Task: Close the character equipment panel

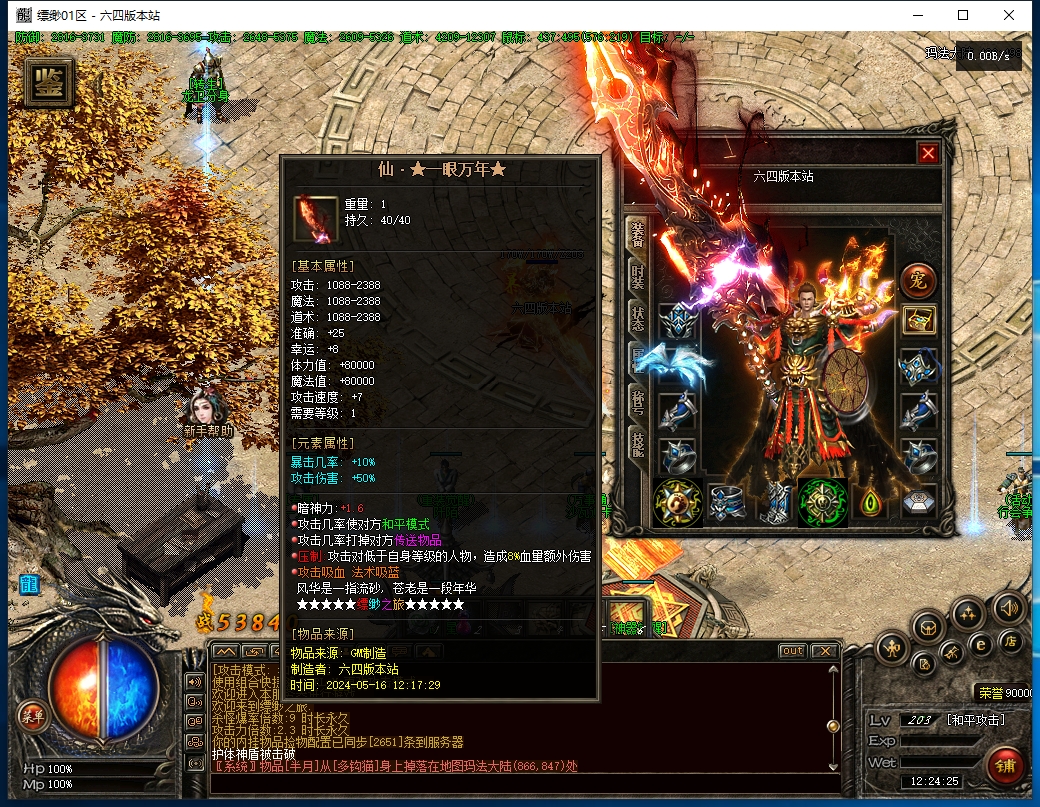Action: pyautogui.click(x=928, y=154)
